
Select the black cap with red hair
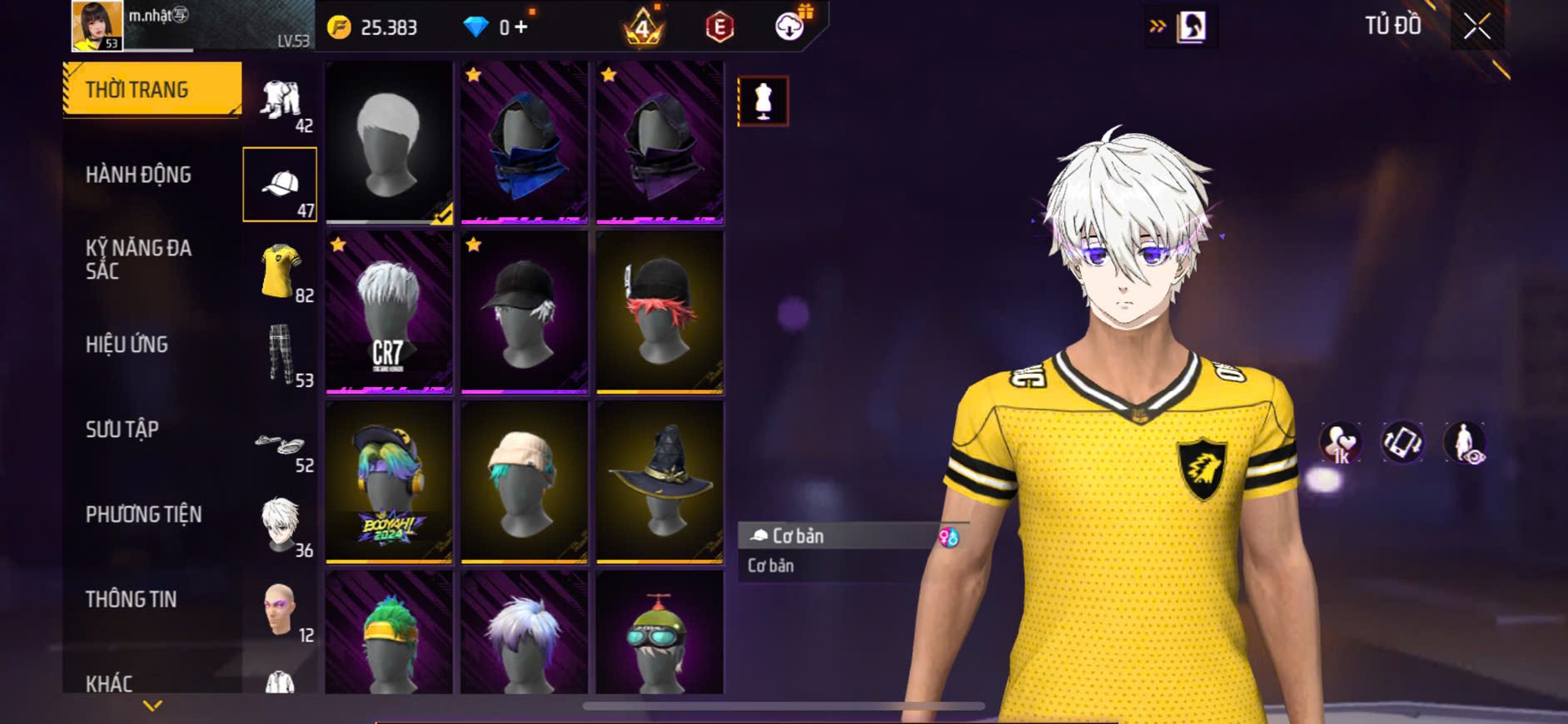(660, 312)
